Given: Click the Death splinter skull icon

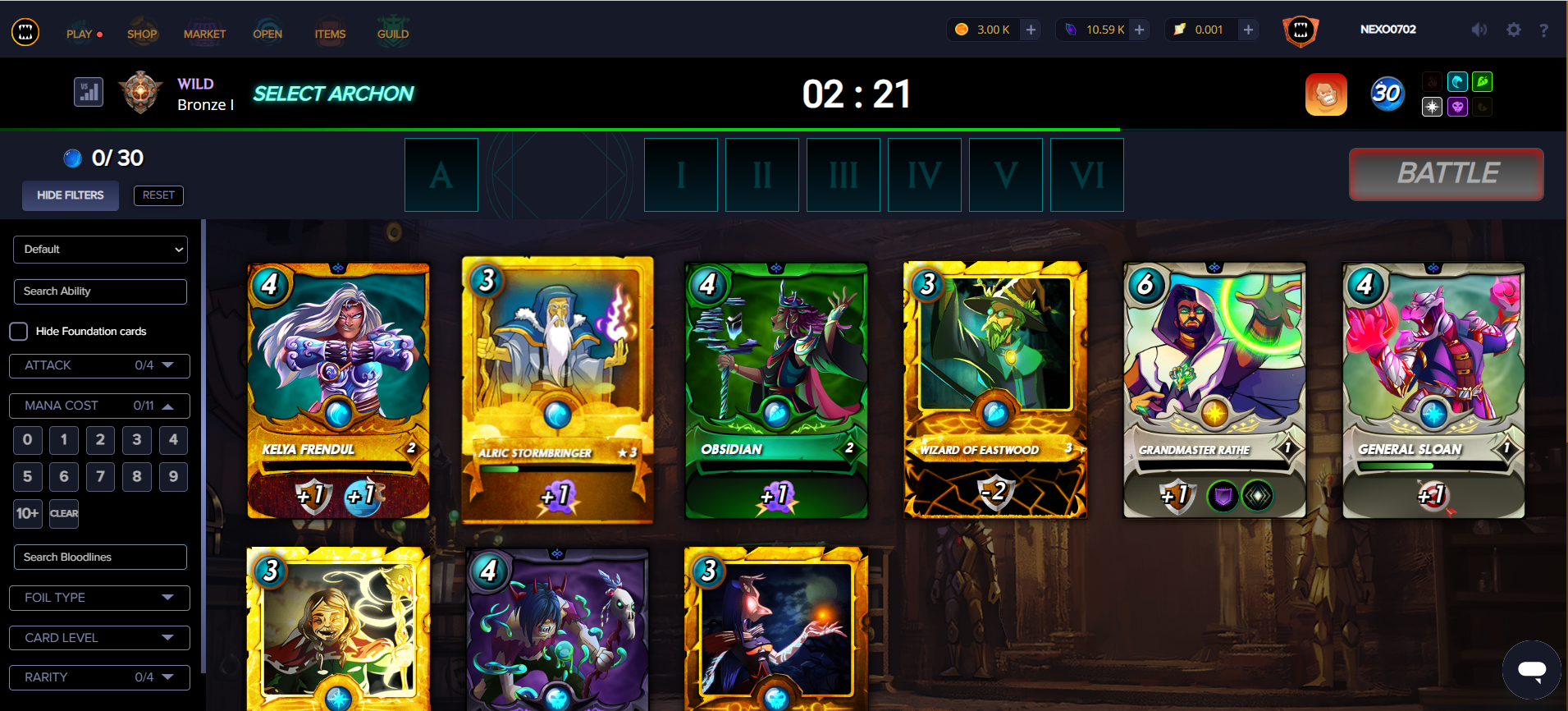Looking at the screenshot, I should (x=1457, y=107).
